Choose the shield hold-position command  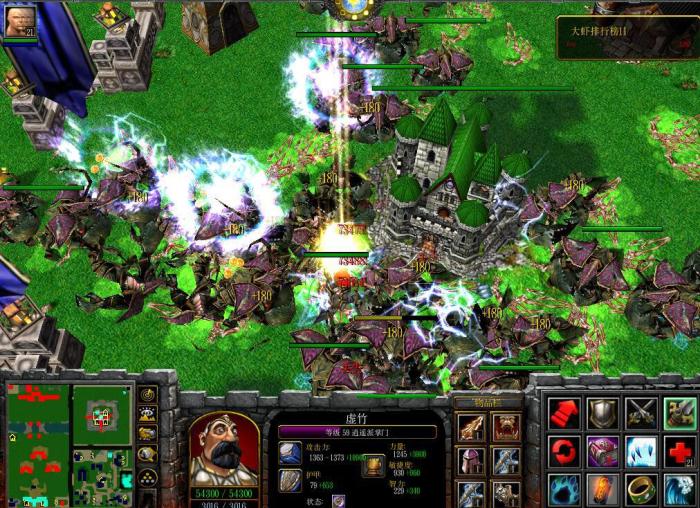click(x=603, y=412)
